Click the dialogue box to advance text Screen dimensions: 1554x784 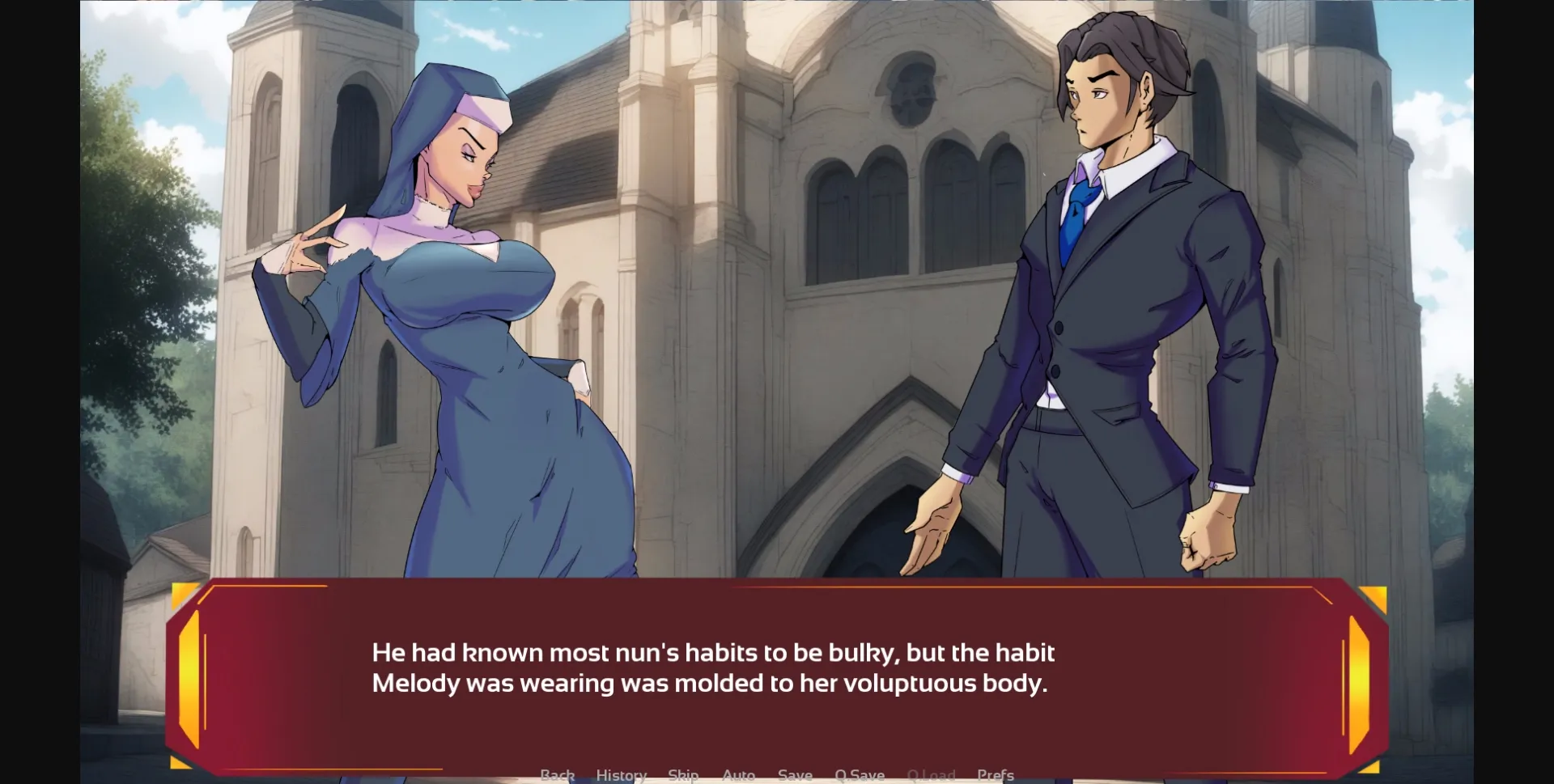777,672
